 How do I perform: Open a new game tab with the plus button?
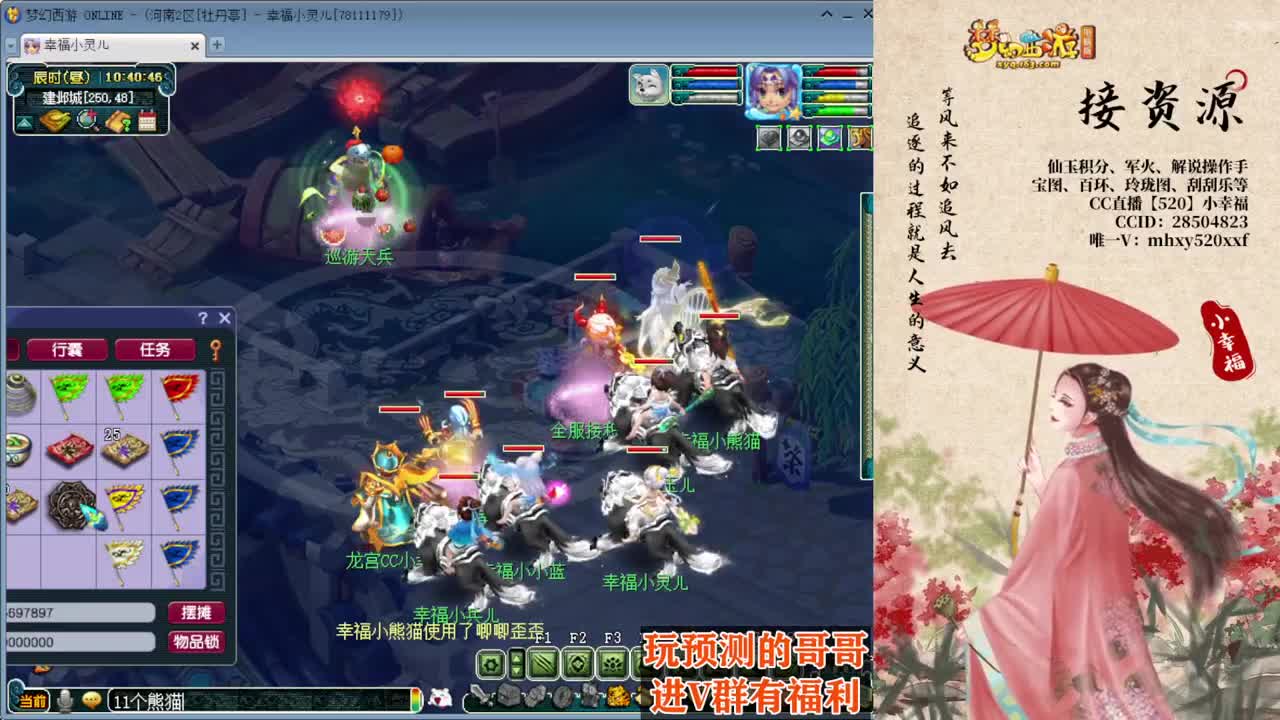pyautogui.click(x=218, y=44)
